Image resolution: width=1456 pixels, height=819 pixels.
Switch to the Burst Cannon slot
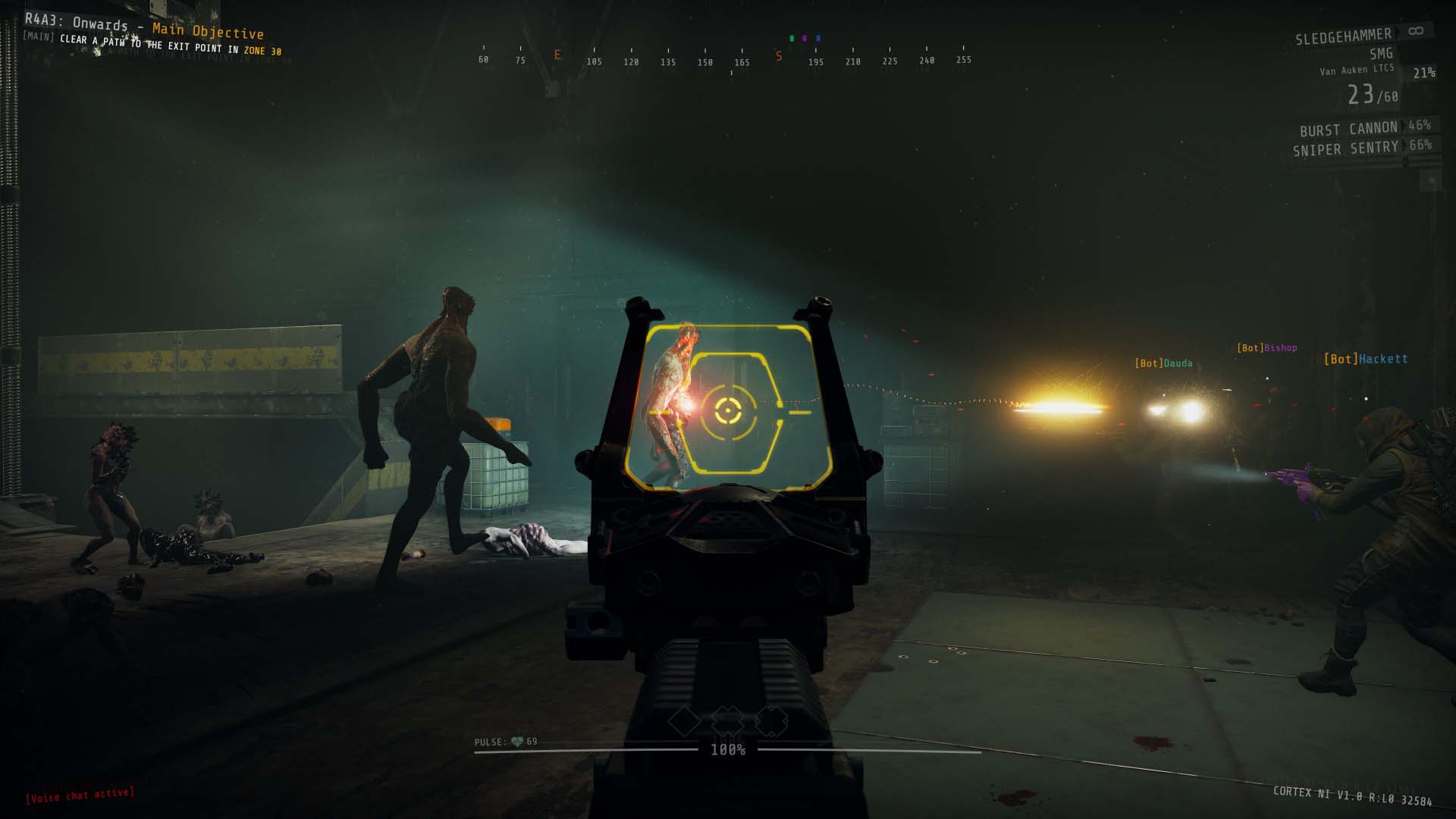pos(1348,129)
